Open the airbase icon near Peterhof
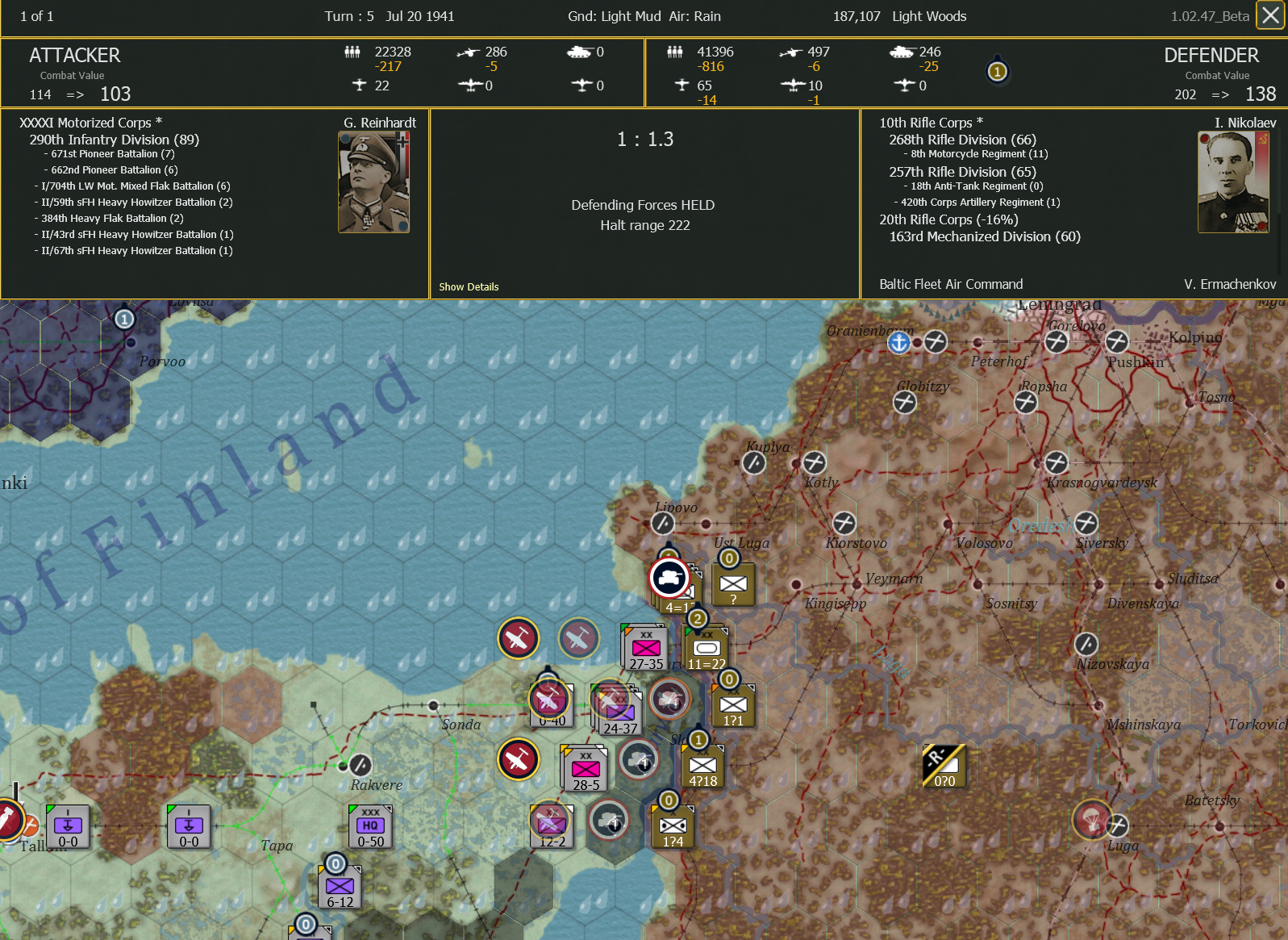The image size is (1288, 940). (935, 342)
